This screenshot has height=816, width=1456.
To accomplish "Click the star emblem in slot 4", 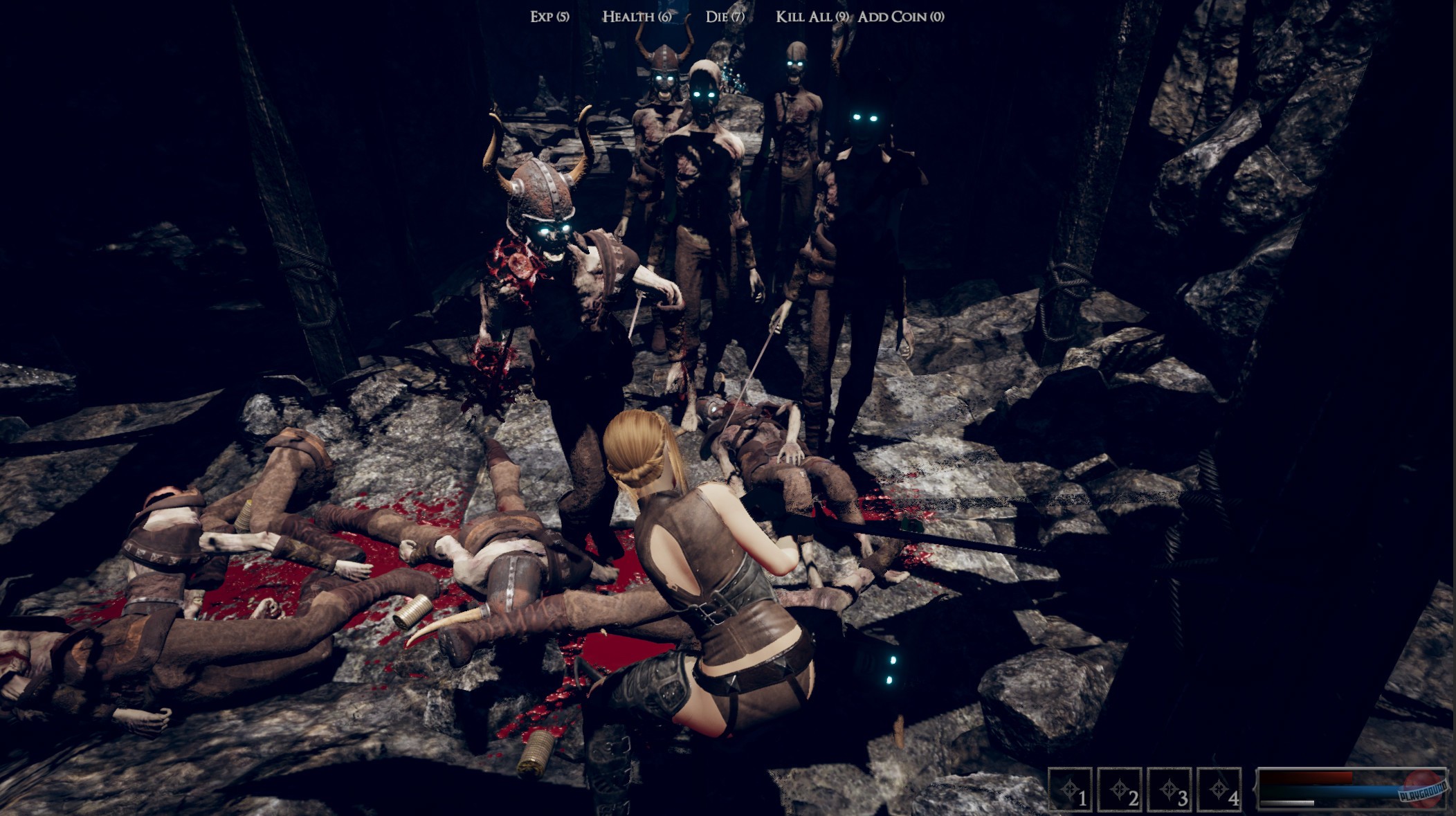I will tap(1217, 788).
